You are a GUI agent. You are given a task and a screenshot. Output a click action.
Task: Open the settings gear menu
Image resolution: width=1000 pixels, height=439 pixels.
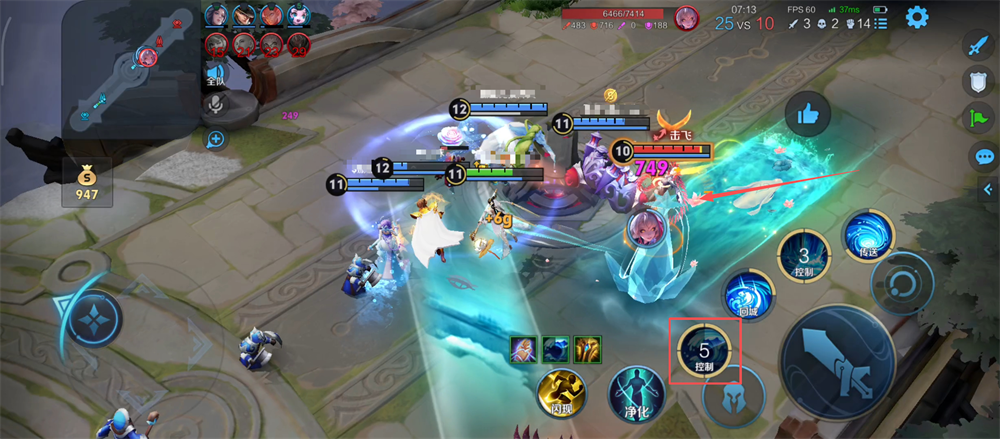916,17
